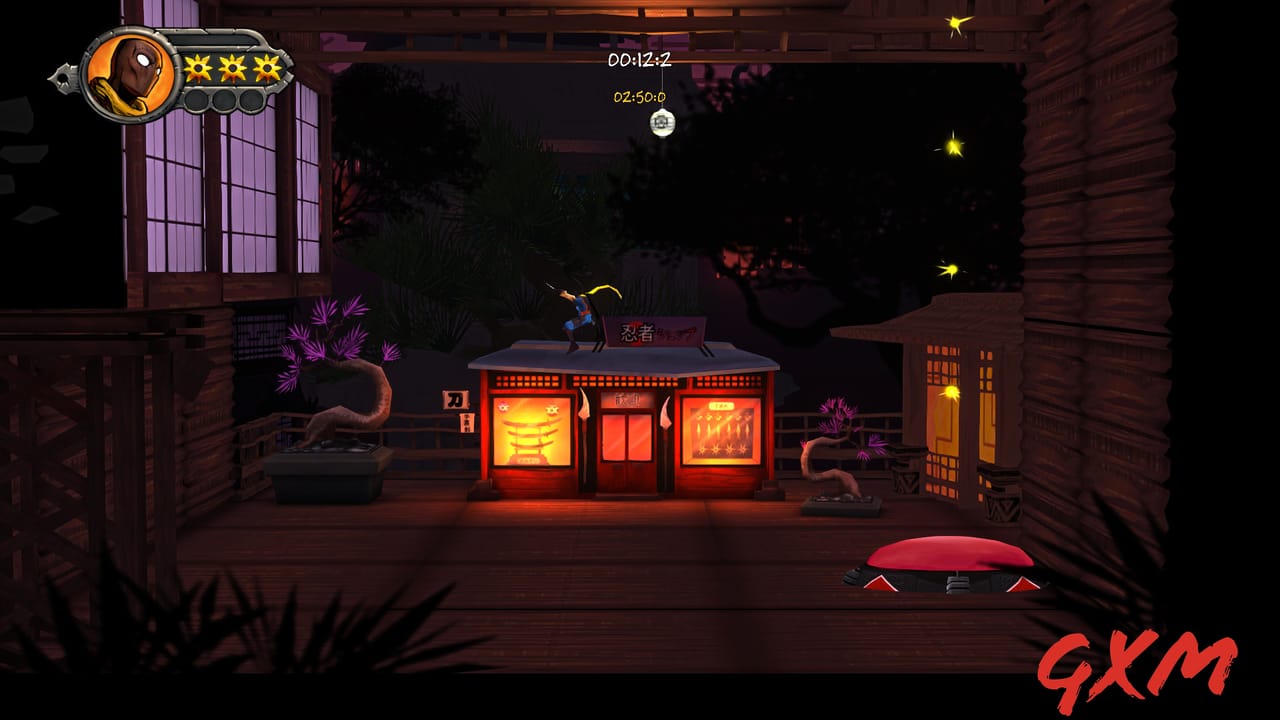Select the middle gold shuriken star icon

(x=231, y=68)
